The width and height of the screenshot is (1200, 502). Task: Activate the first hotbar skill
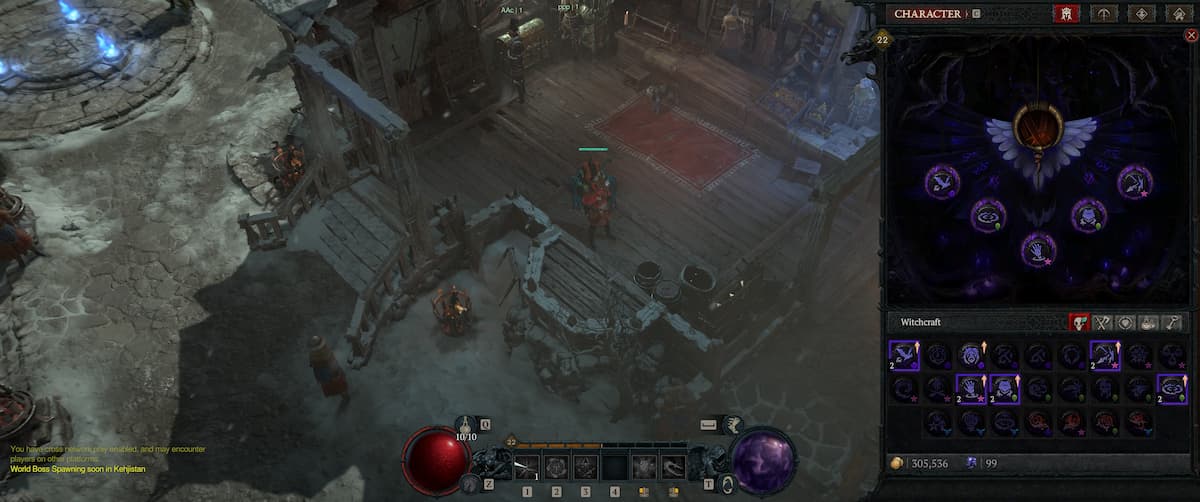coord(527,465)
